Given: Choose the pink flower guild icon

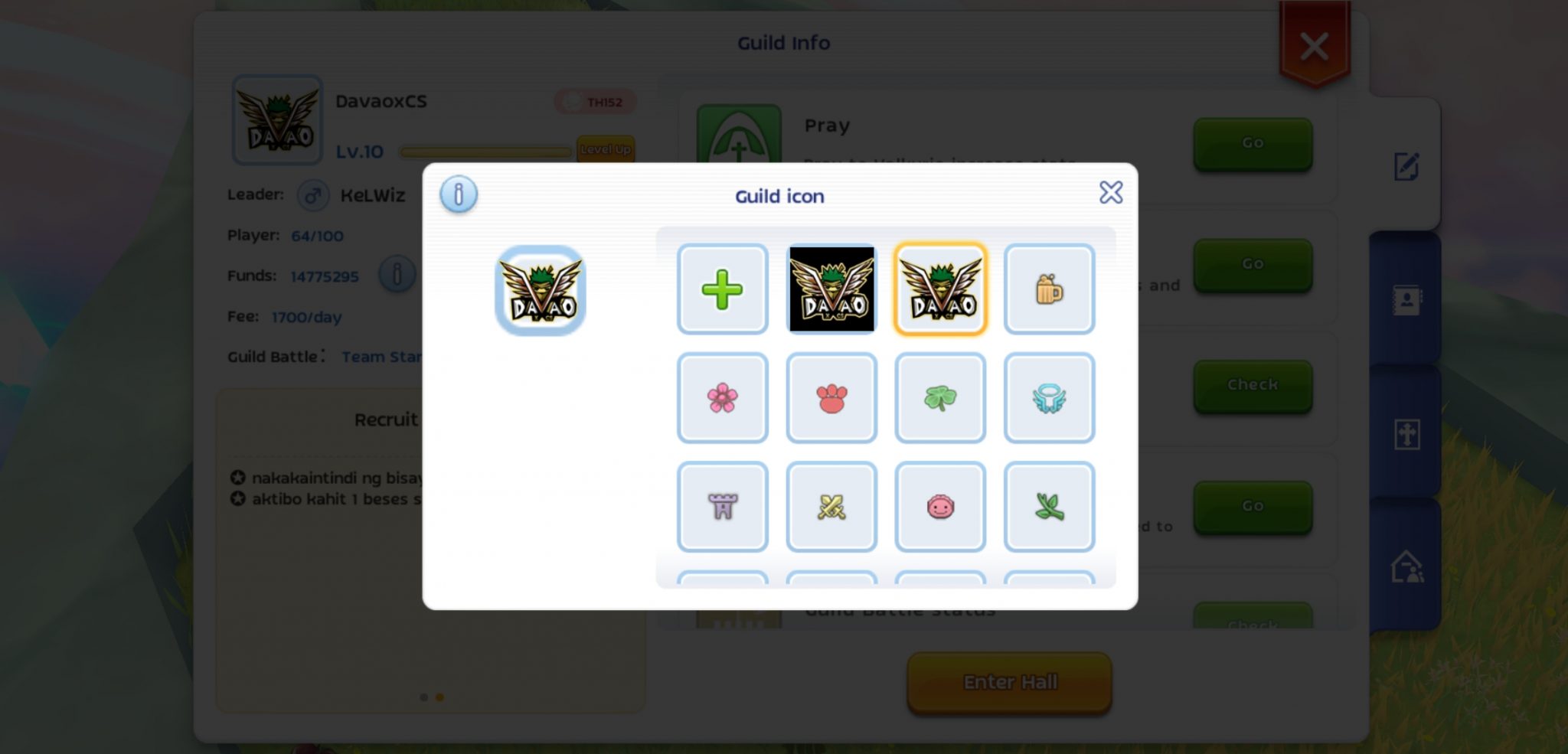Looking at the screenshot, I should tap(723, 397).
